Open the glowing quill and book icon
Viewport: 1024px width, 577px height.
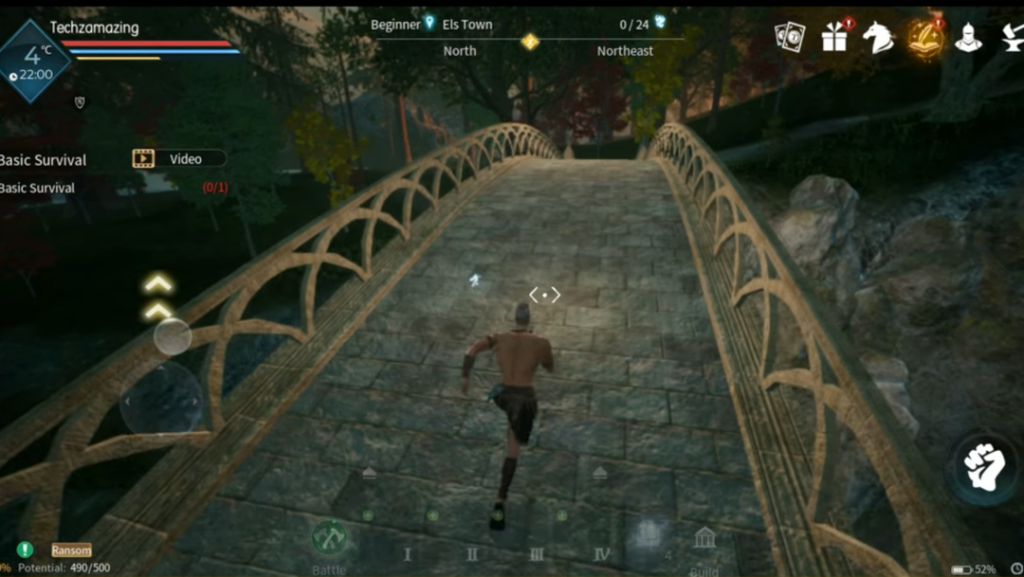[926, 38]
